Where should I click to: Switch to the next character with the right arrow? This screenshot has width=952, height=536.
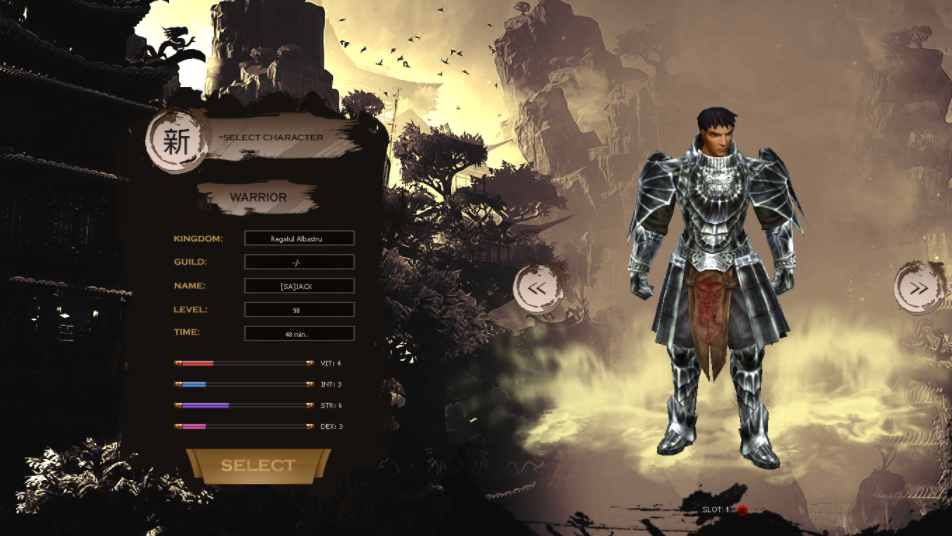click(917, 288)
